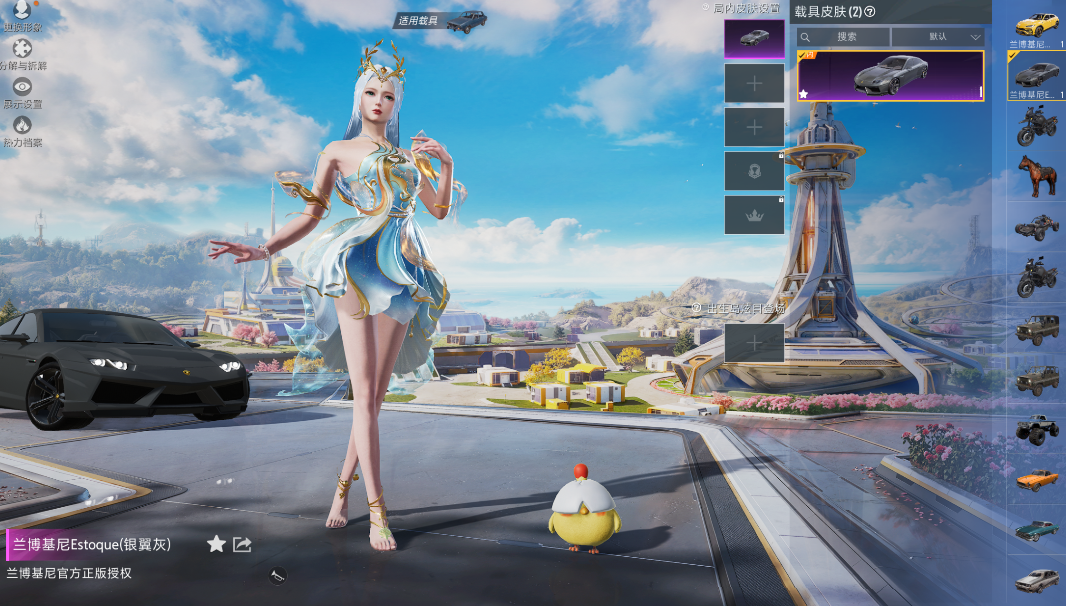
Task: Click the 适用载具 applicable vehicle tag
Action: 440,21
